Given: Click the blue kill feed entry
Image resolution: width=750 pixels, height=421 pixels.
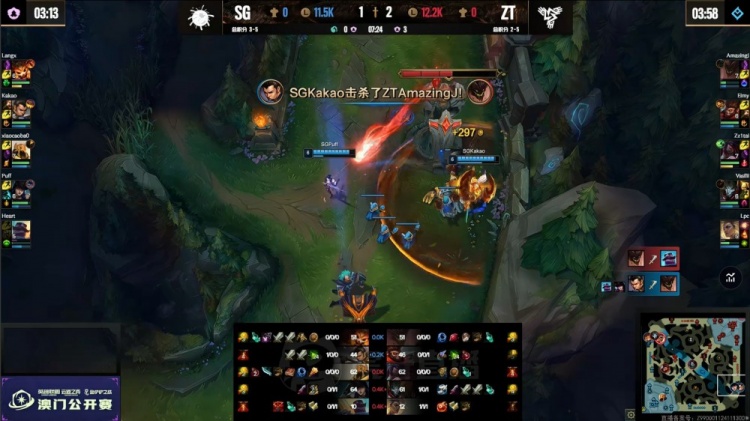Looking at the screenshot, I should click(653, 284).
